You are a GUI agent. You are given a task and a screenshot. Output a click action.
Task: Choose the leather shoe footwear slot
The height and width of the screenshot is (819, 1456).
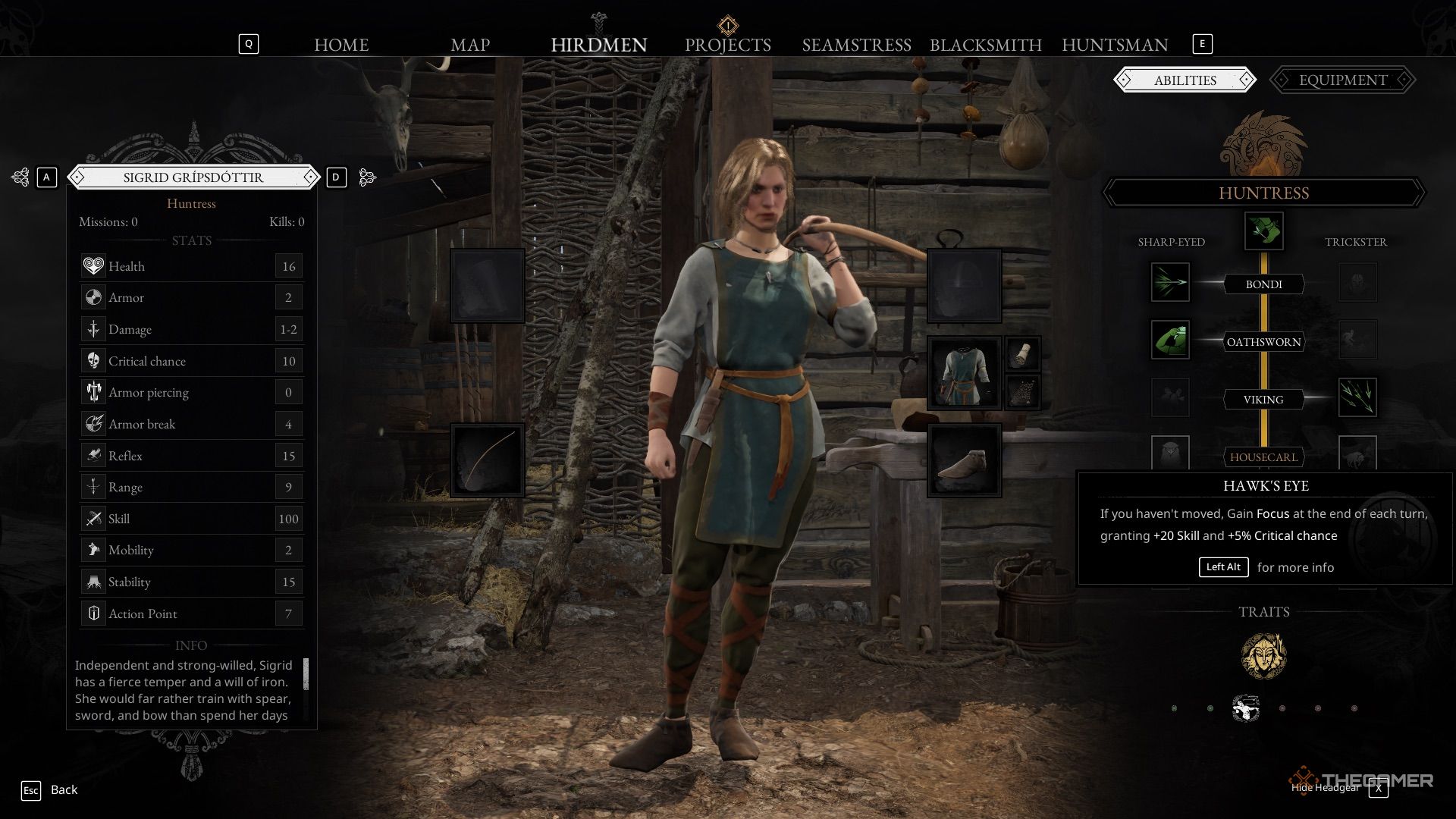(964, 460)
